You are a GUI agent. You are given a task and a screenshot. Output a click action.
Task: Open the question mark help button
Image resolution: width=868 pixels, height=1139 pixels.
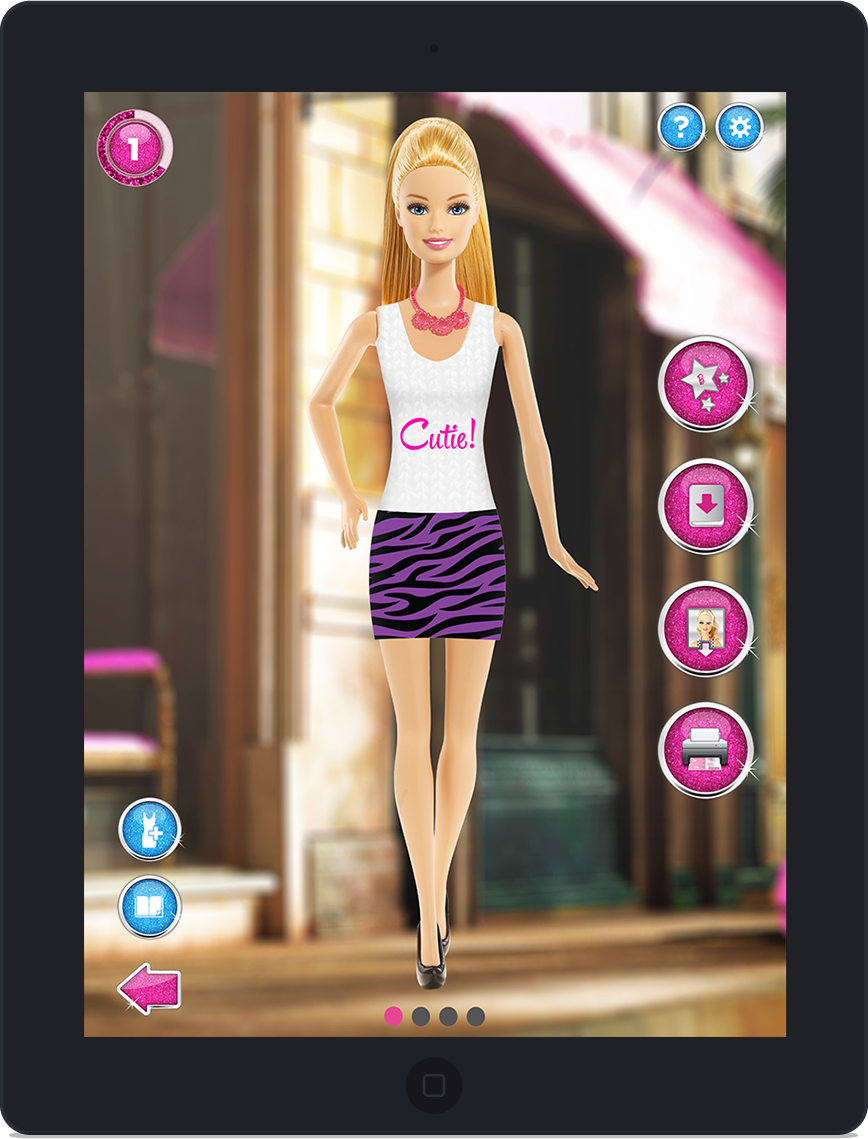tap(681, 127)
